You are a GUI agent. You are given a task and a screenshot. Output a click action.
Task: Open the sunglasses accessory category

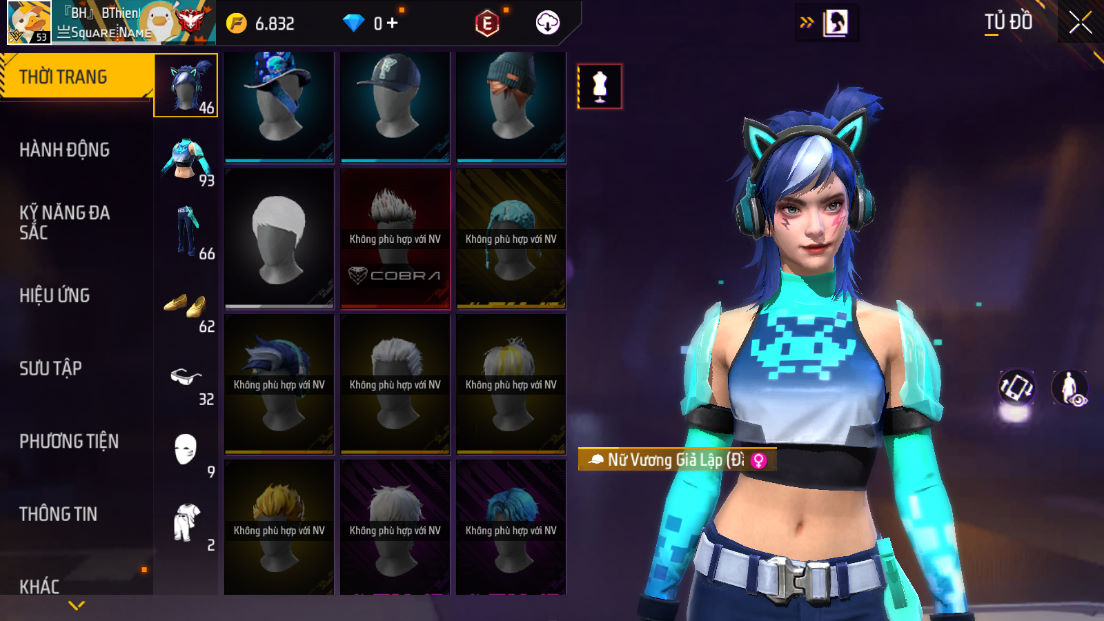point(186,378)
